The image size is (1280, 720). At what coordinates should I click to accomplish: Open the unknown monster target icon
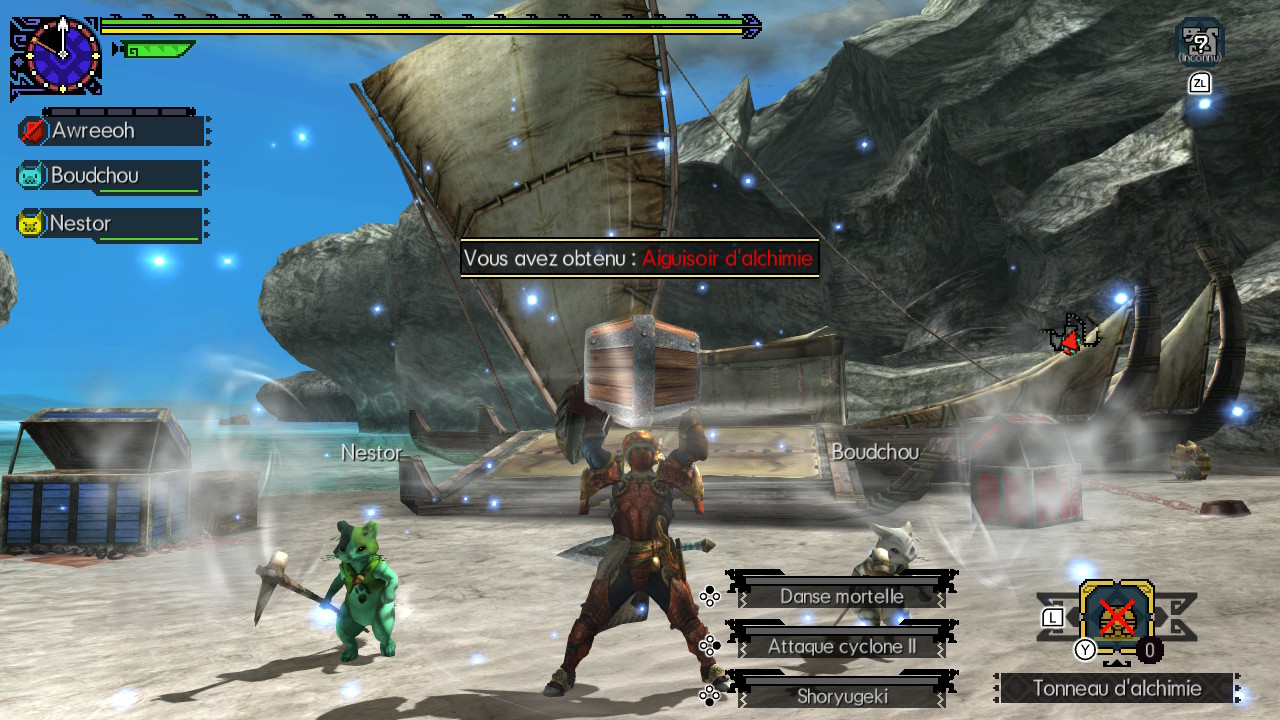pyautogui.click(x=1199, y=41)
